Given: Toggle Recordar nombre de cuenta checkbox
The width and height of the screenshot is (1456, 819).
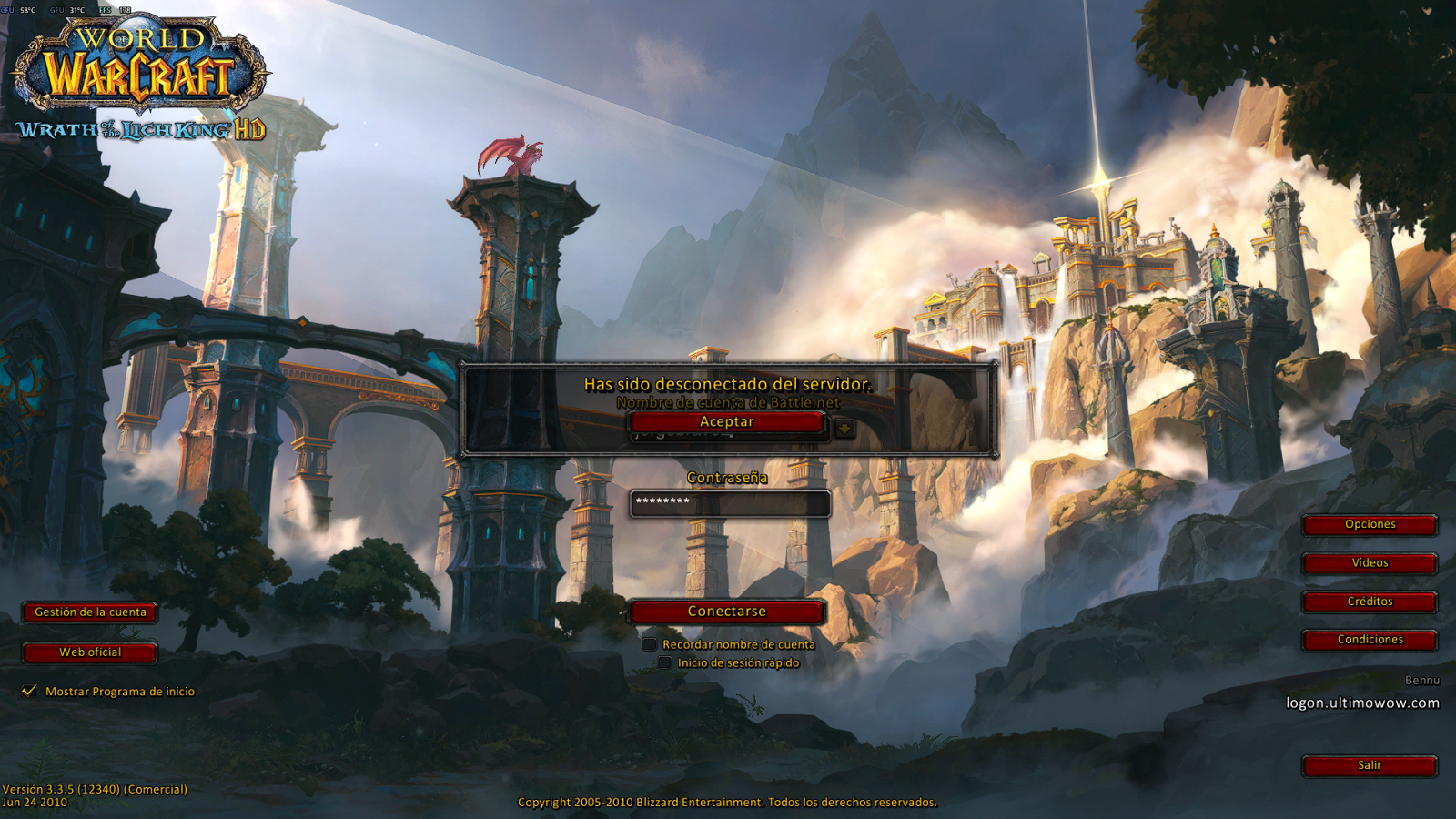Looking at the screenshot, I should click(x=650, y=644).
